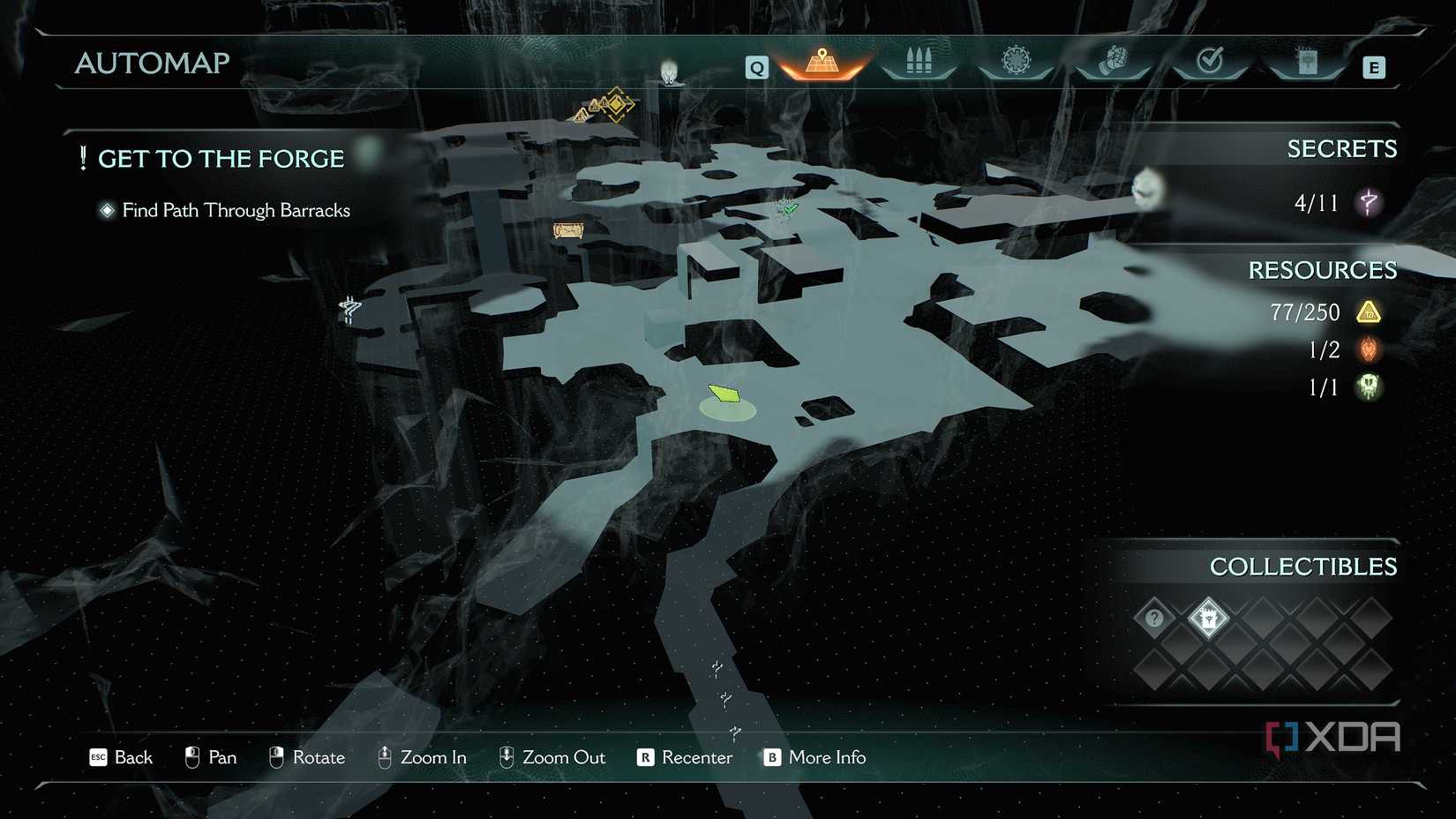
Task: Toggle the unlocked skull collectible slot
Action: [x=1210, y=619]
